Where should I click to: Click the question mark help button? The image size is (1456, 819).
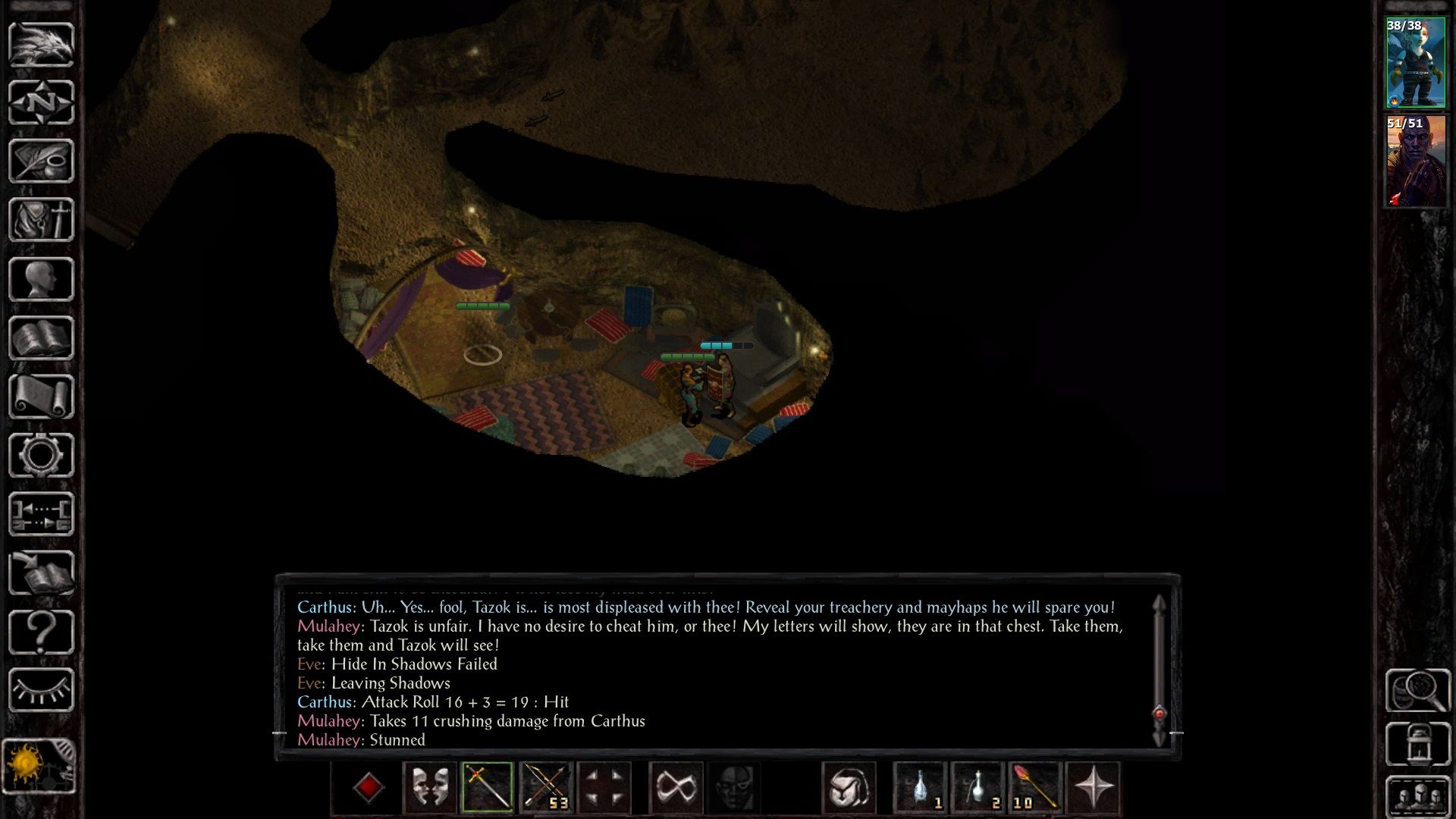(41, 631)
